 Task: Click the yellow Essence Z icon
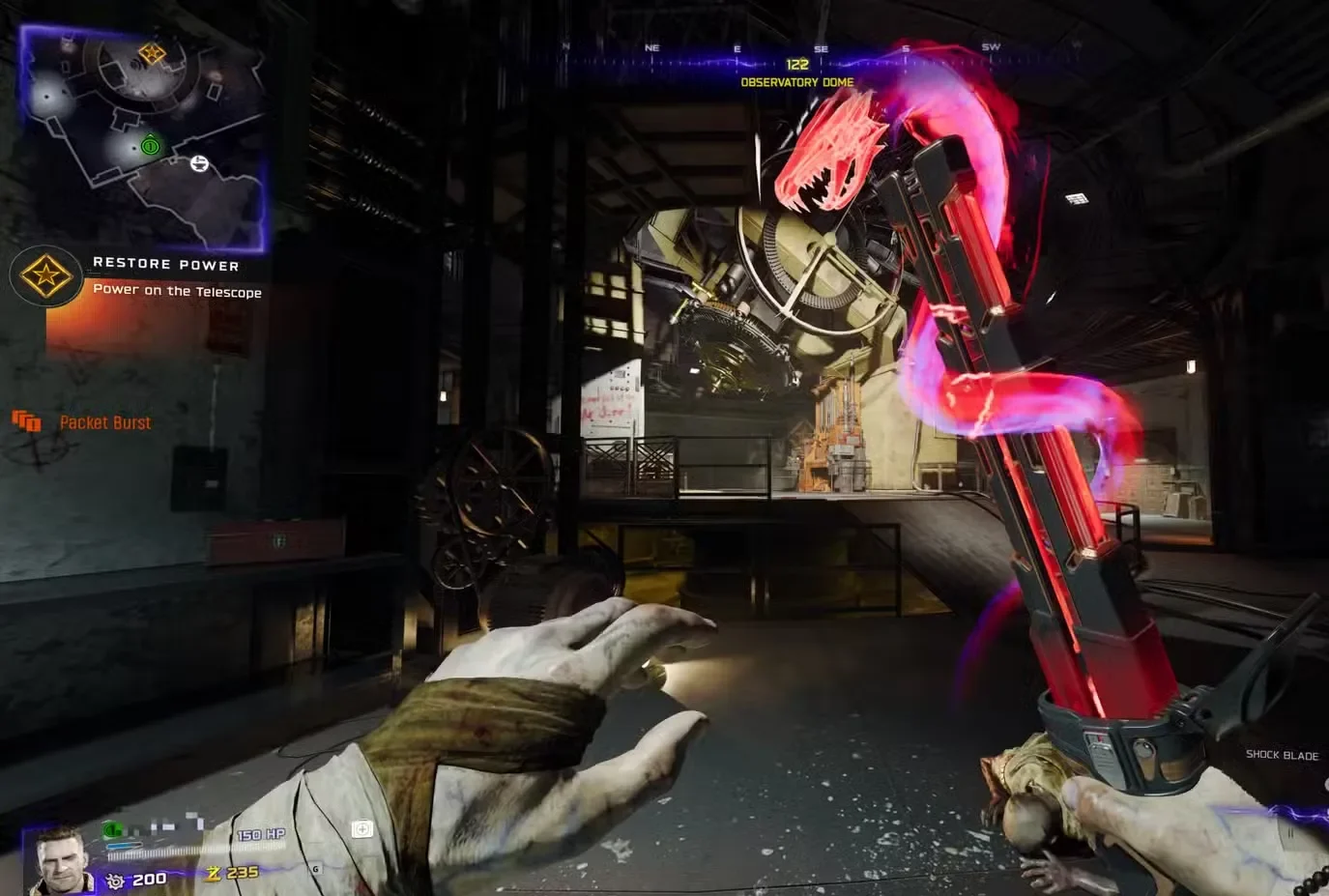click(214, 874)
